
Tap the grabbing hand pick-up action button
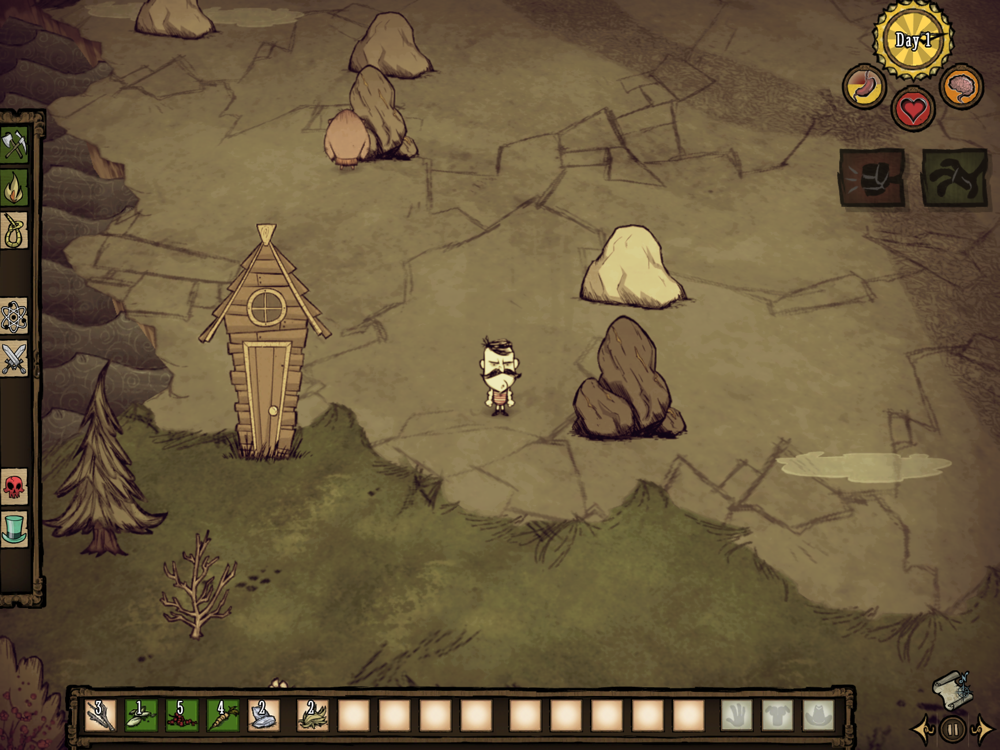click(954, 178)
